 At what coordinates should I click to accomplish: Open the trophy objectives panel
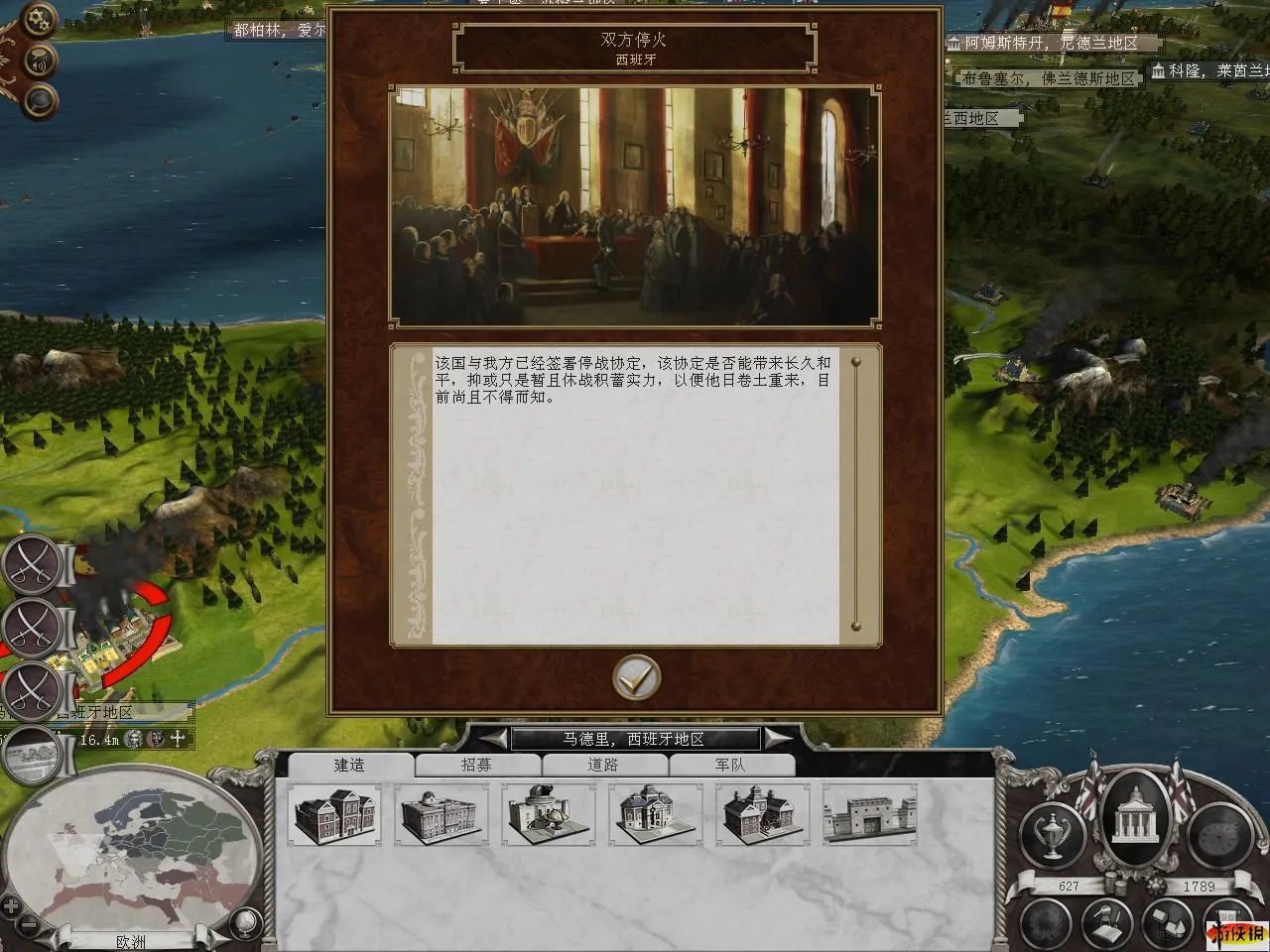coord(1052,834)
